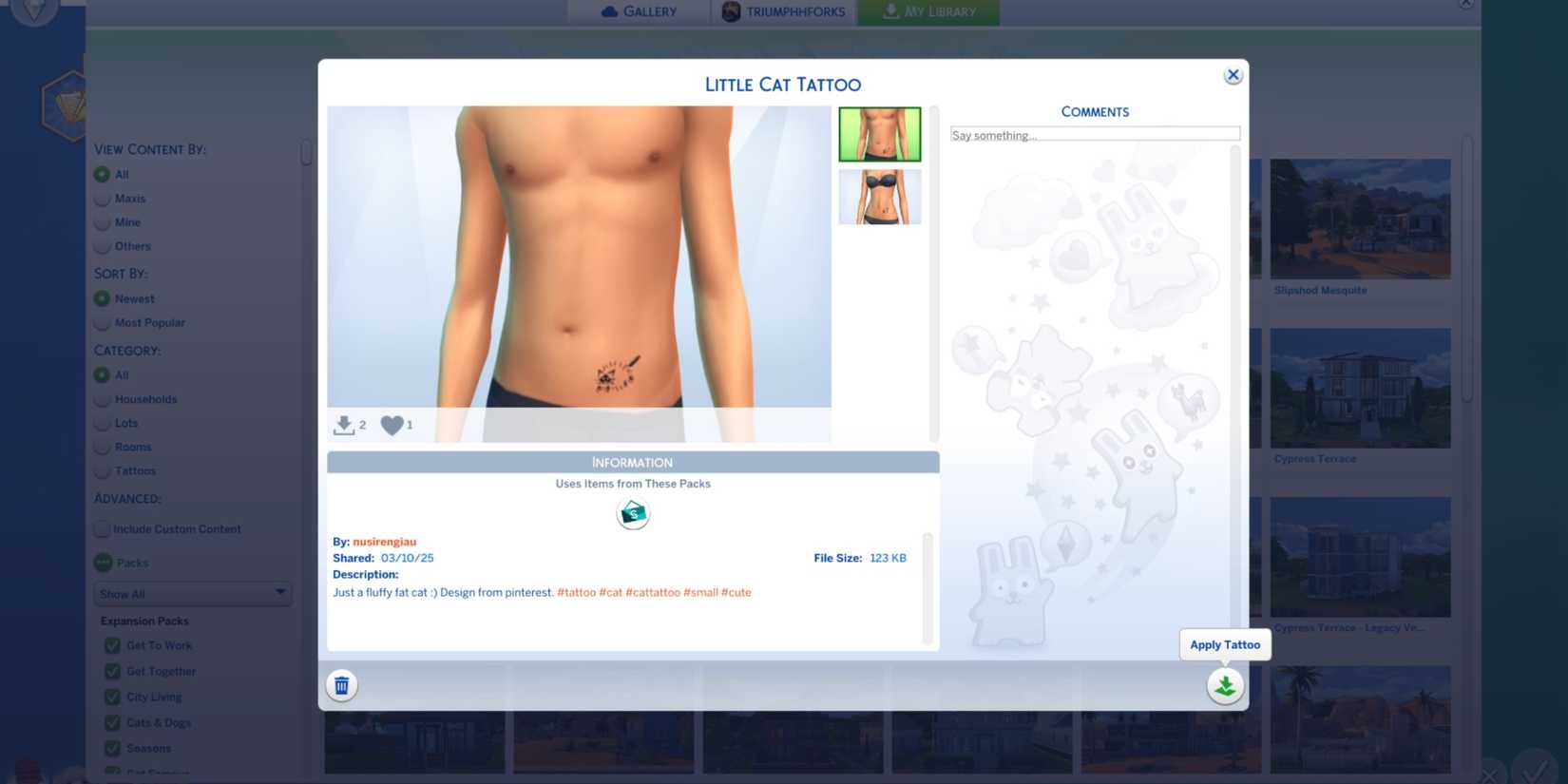1568x784 pixels.
Task: Click the #cattattoo hashtag
Action: pyautogui.click(x=655, y=591)
